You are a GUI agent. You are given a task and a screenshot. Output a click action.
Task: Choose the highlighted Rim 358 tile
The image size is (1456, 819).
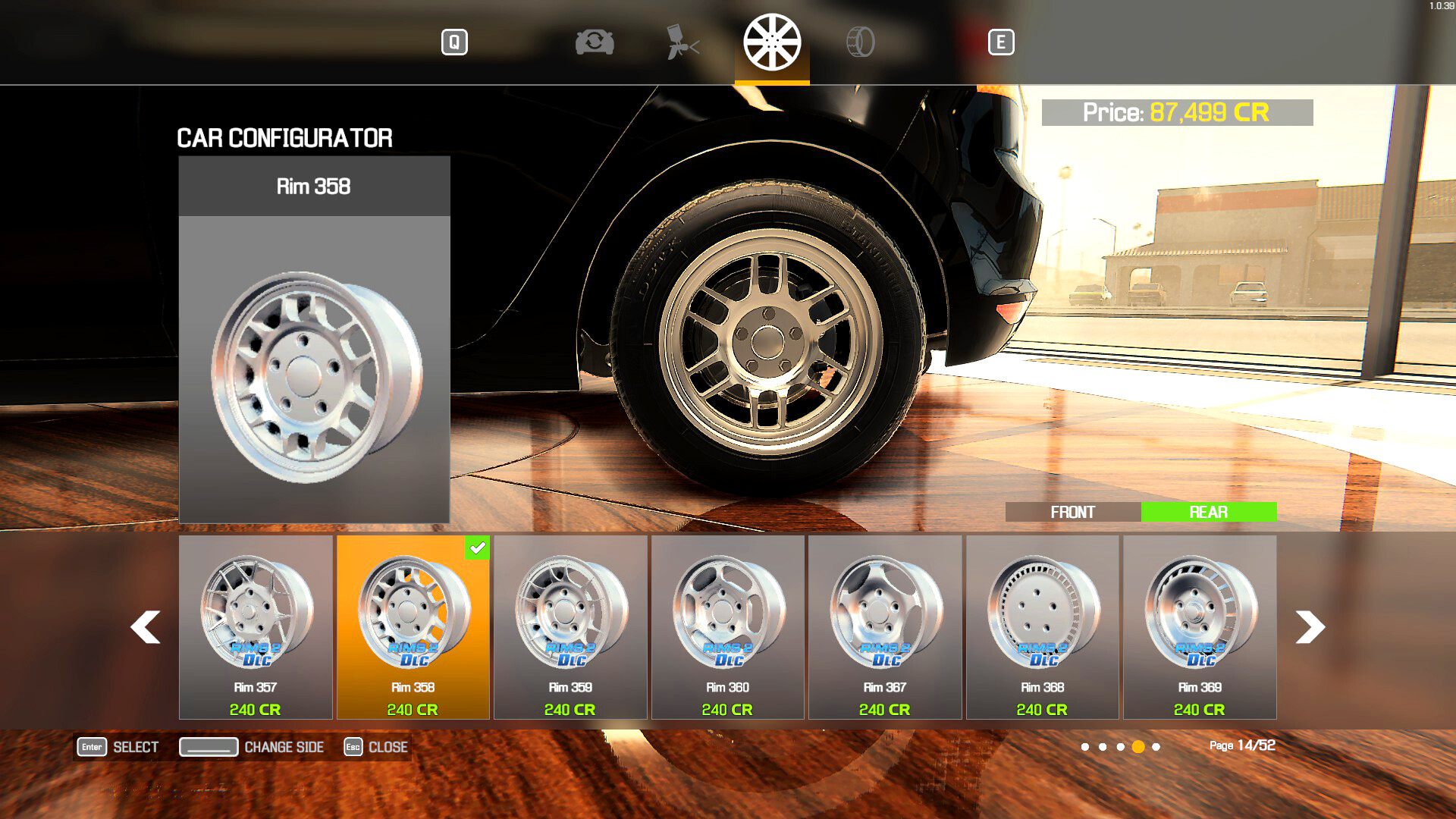click(x=413, y=626)
